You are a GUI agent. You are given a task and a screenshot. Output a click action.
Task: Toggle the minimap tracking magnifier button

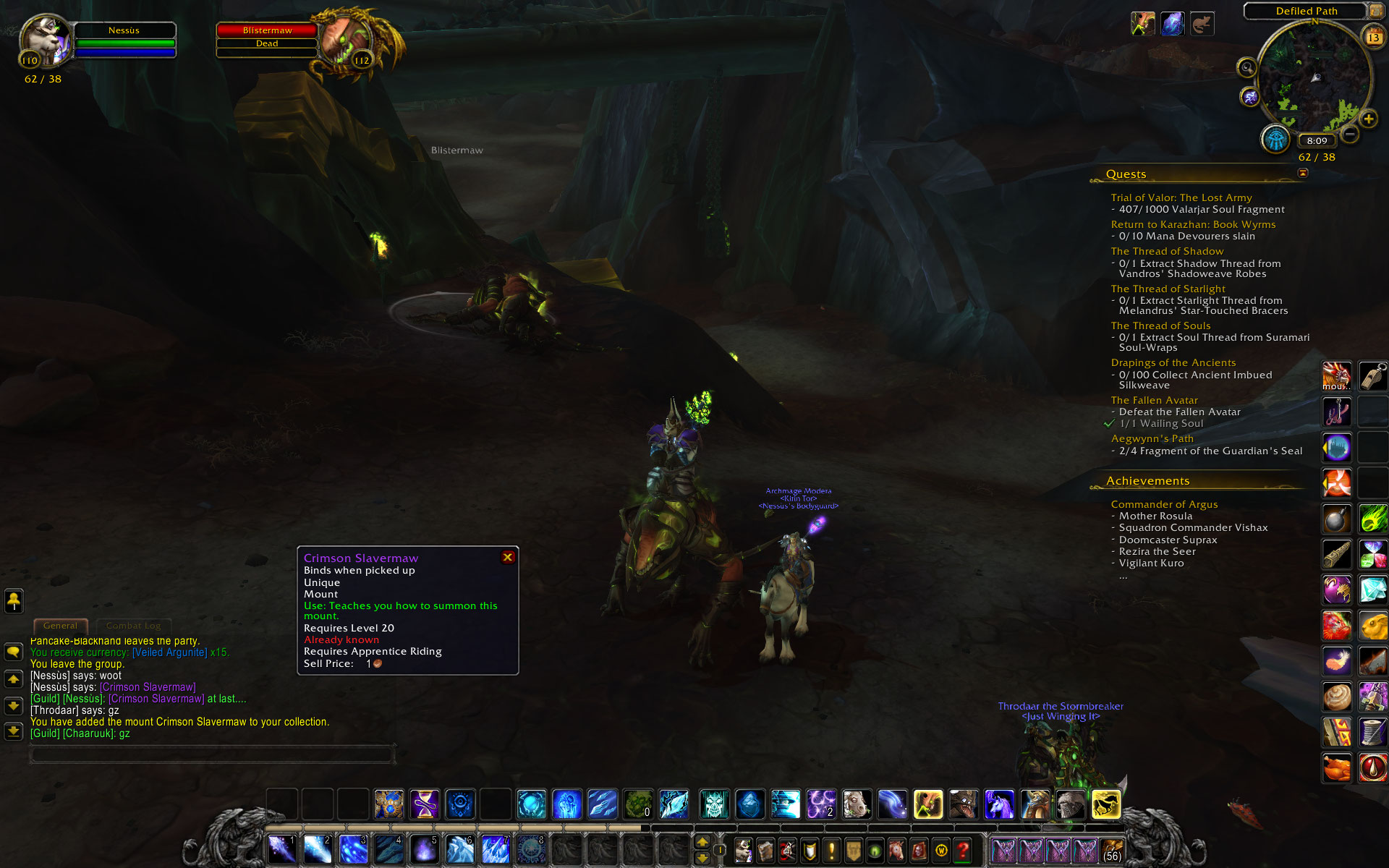coord(1246,68)
